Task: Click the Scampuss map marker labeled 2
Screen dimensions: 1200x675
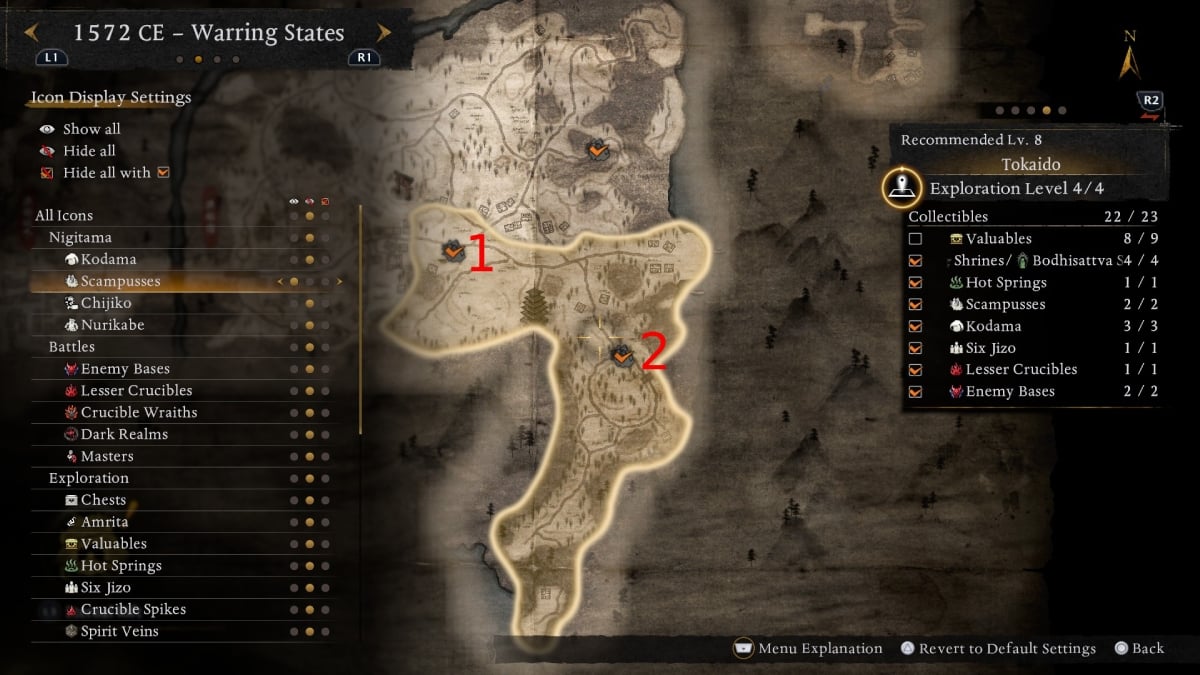Action: (x=622, y=354)
